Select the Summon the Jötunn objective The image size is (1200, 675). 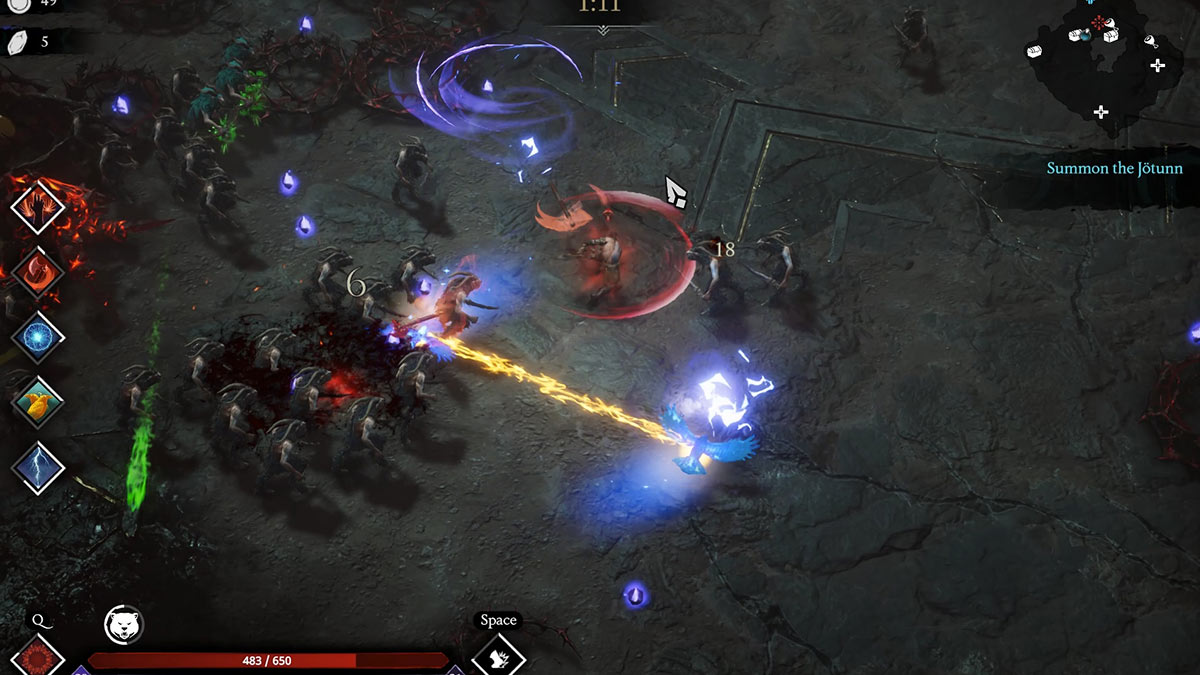coord(1114,168)
